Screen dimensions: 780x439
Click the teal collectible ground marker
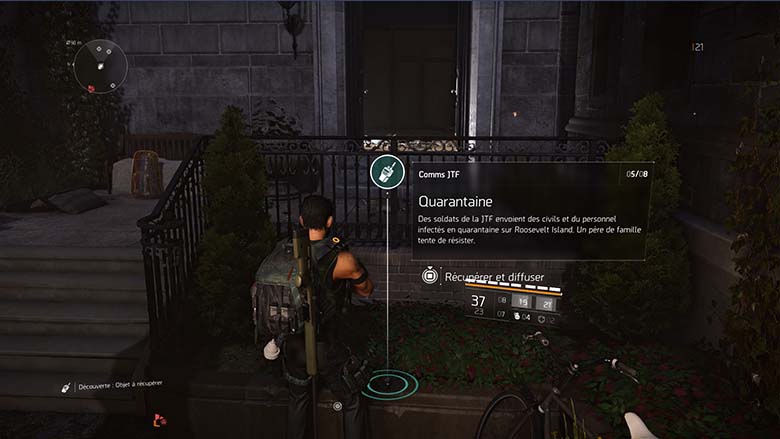click(387, 384)
